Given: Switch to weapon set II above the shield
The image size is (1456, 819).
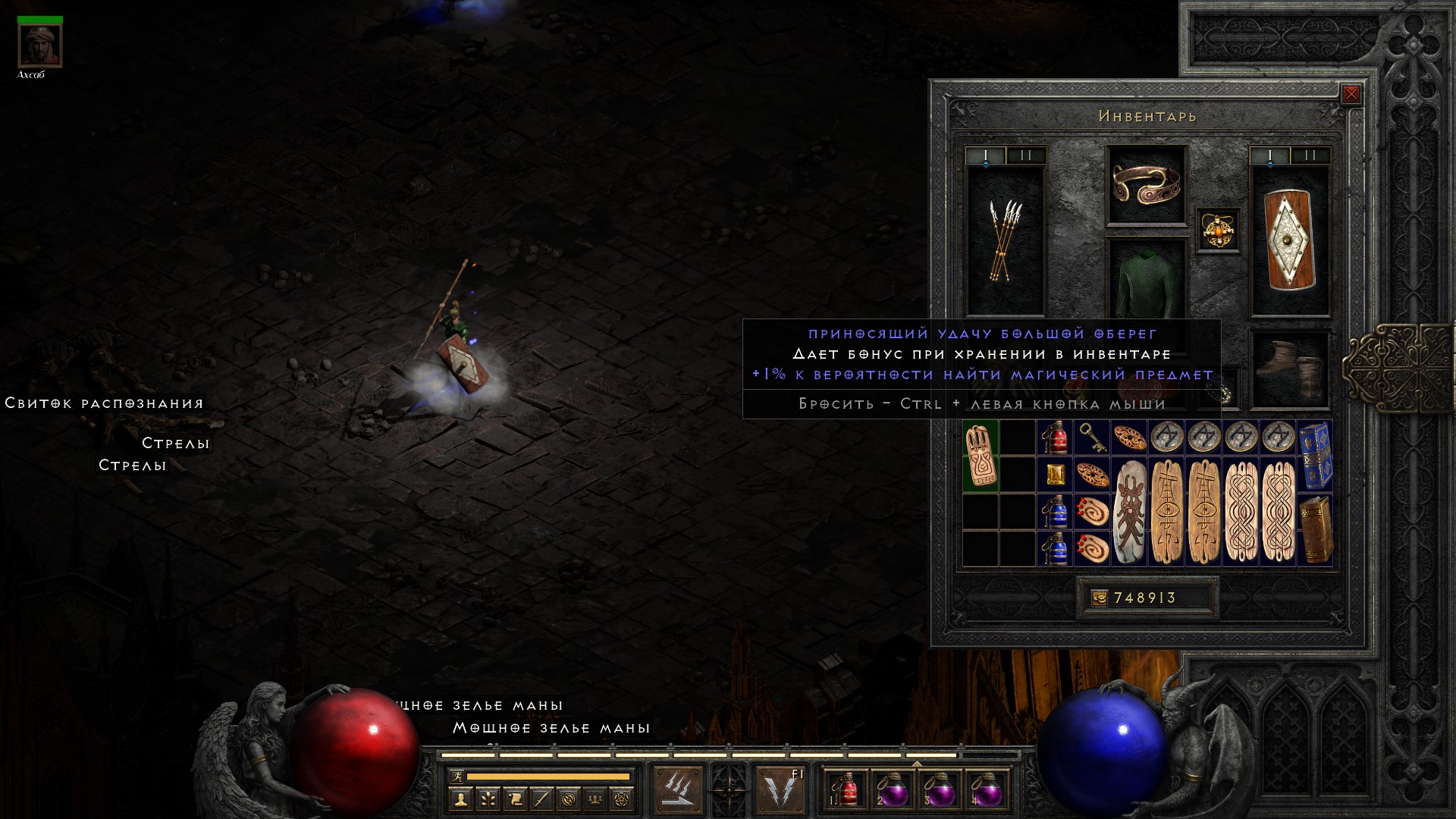Looking at the screenshot, I should (1310, 156).
